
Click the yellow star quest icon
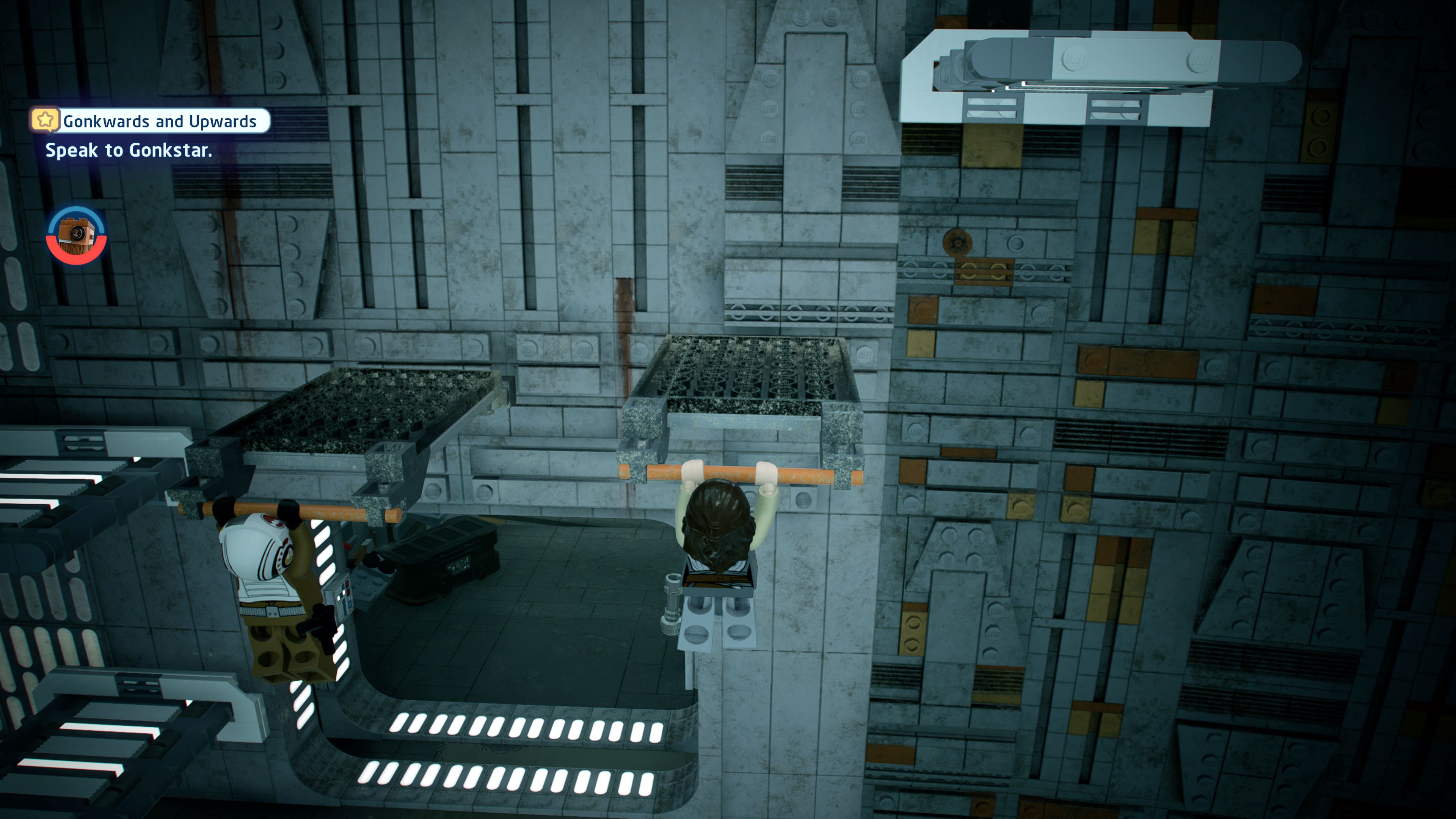[x=46, y=121]
